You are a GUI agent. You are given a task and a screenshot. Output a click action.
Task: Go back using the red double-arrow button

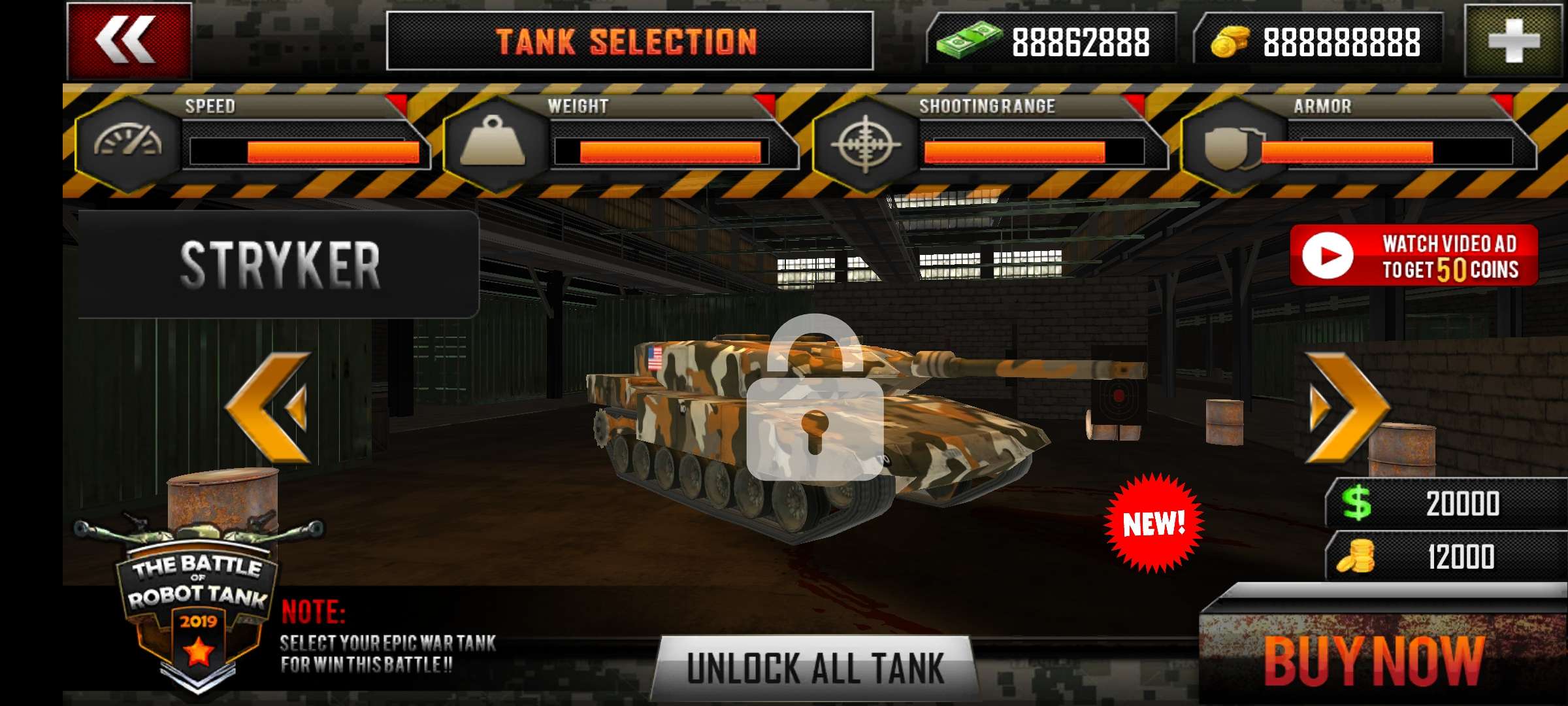click(x=129, y=41)
